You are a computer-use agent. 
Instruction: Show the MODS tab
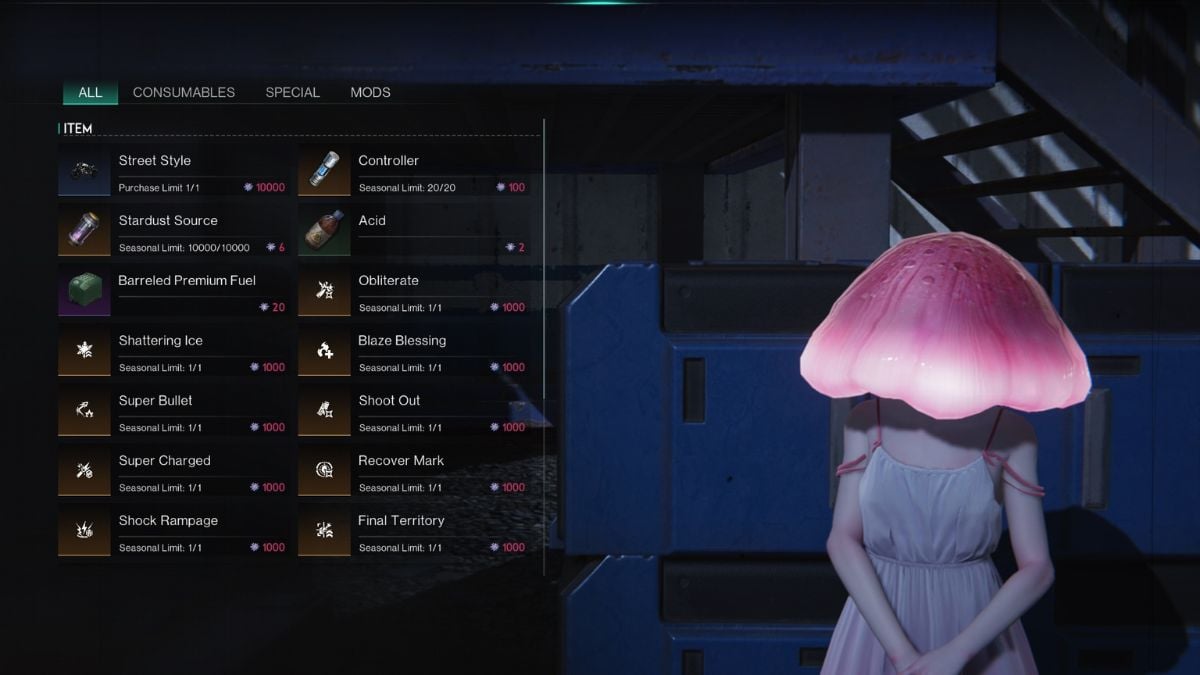(370, 92)
